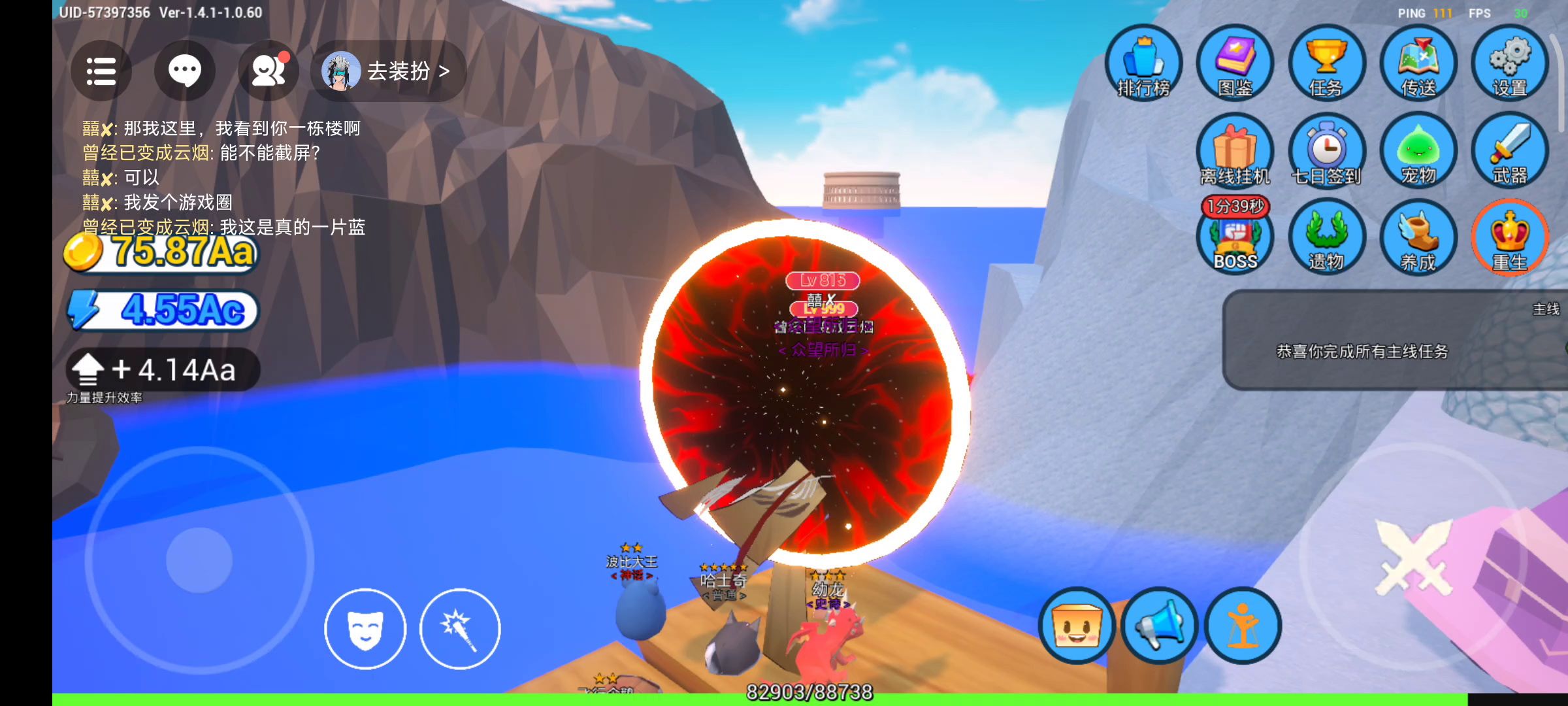
Task: Open the 武器 weapon sword menu
Action: coord(1509,150)
